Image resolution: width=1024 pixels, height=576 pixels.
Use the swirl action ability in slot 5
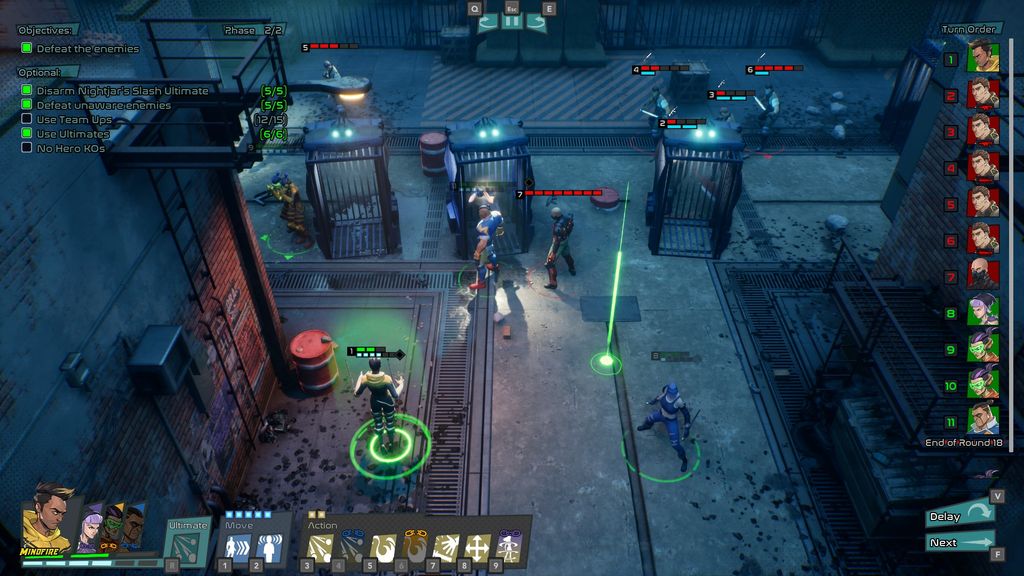tap(383, 546)
